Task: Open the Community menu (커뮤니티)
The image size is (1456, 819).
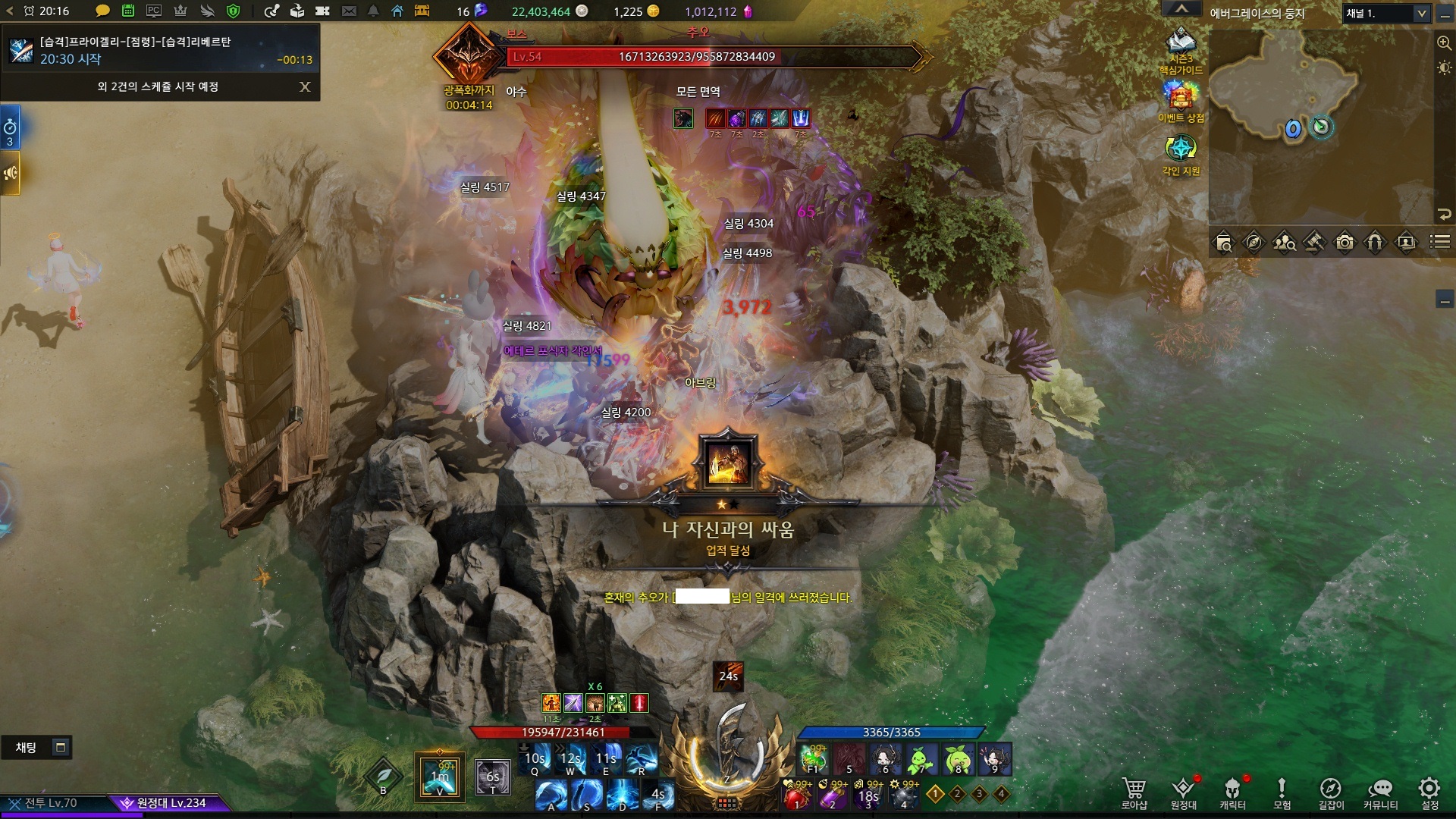Action: [1380, 792]
